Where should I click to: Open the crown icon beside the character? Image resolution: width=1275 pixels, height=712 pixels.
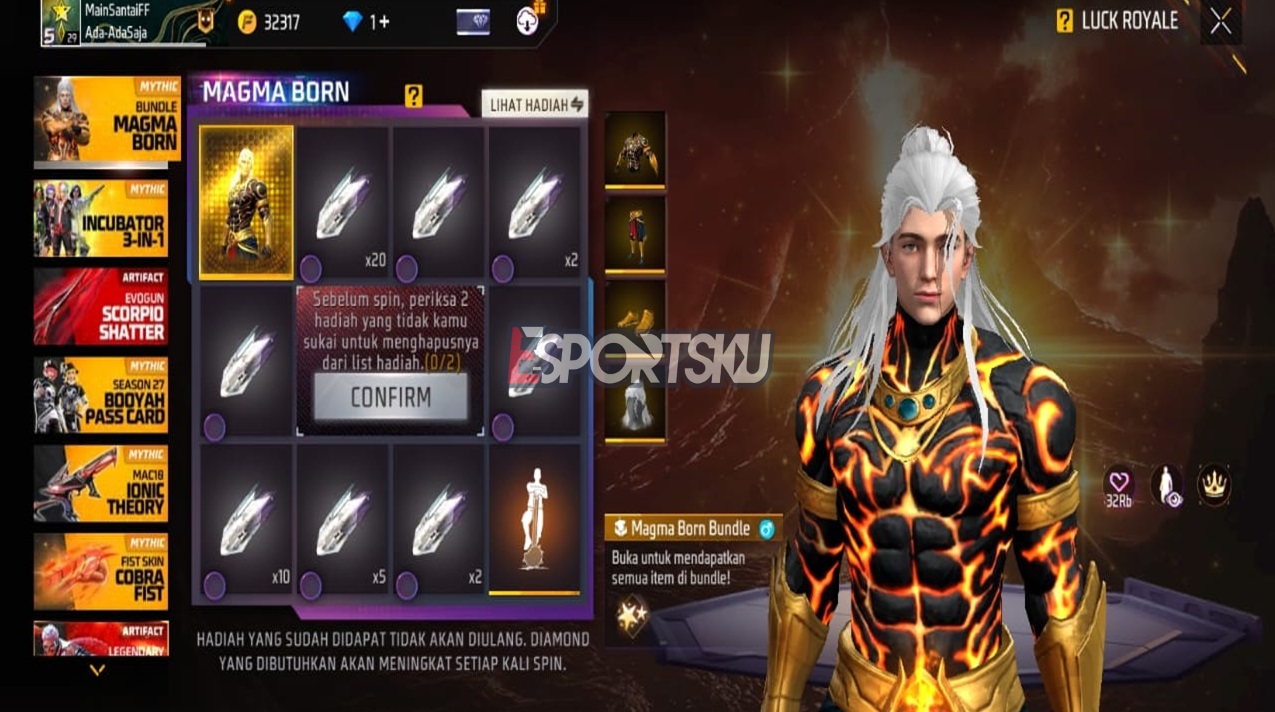click(1214, 484)
